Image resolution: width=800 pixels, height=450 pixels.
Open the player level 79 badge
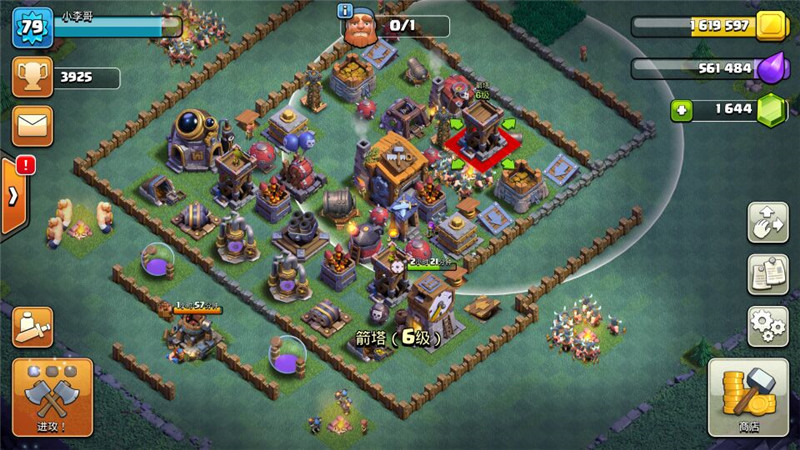[32, 26]
